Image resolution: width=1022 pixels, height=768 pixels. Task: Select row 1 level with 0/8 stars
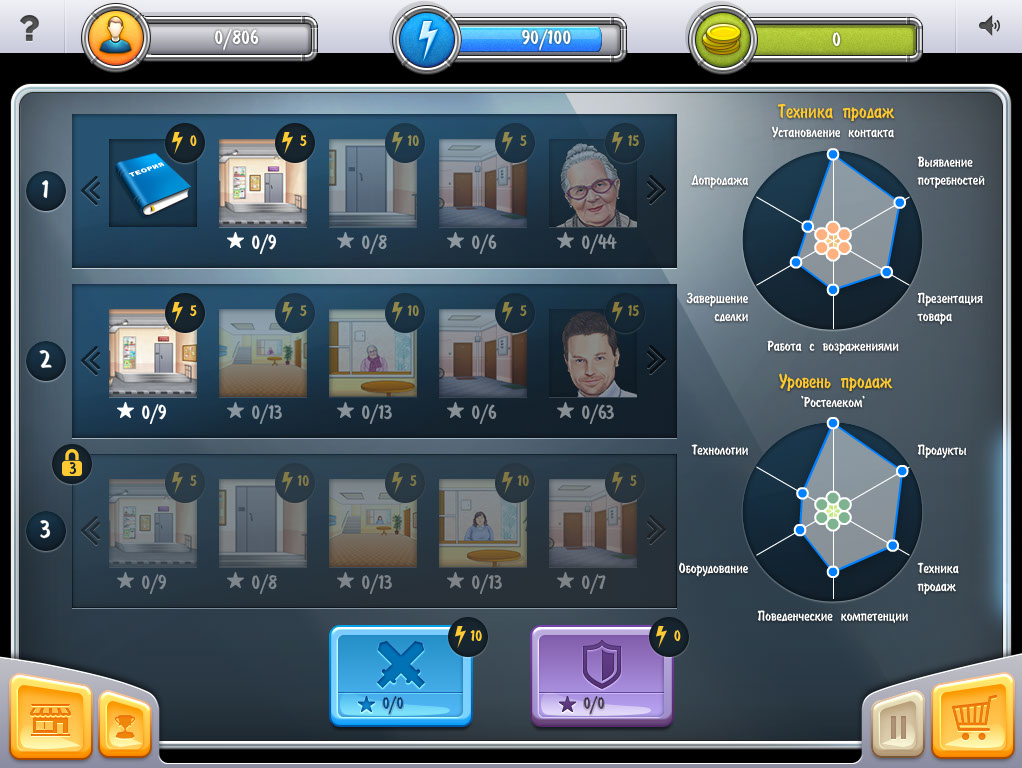pyautogui.click(x=372, y=184)
